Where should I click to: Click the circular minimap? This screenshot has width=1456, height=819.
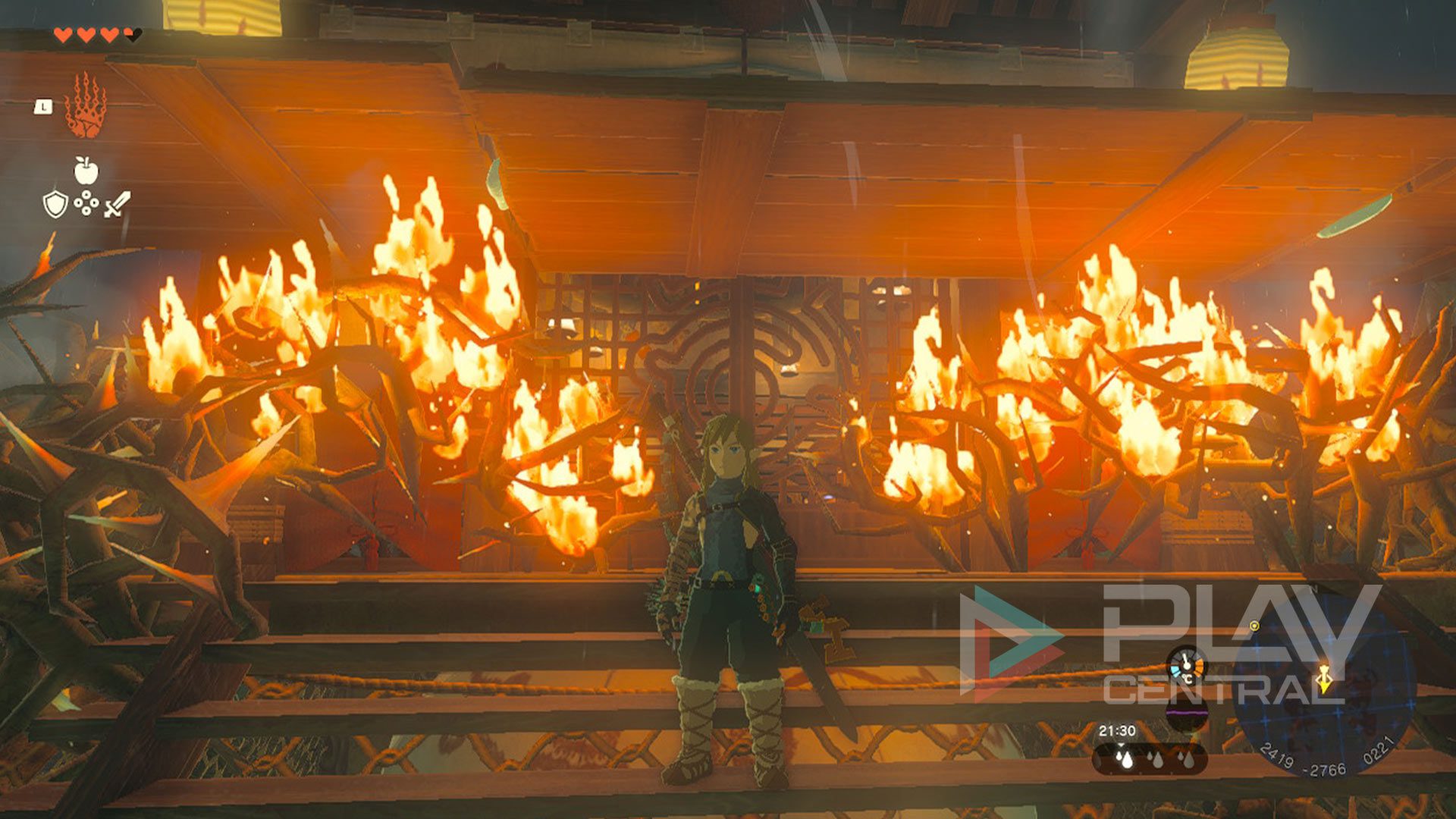(1323, 686)
